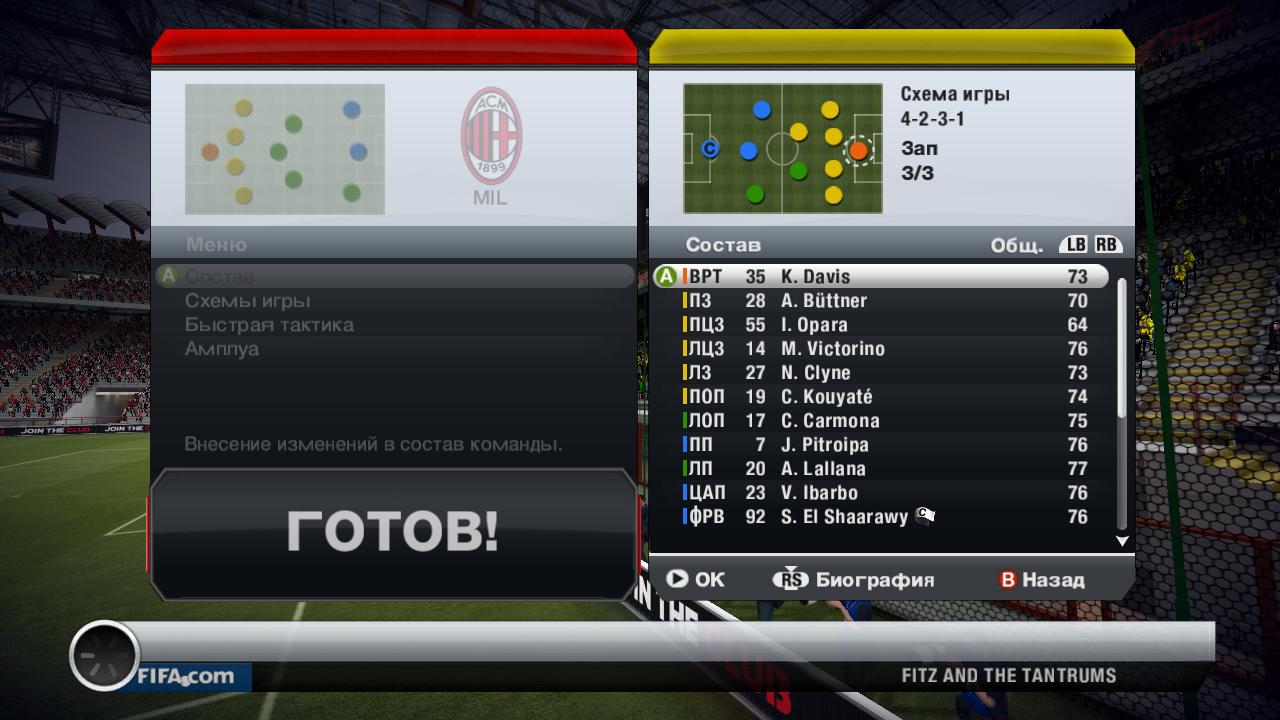Viewport: 1280px width, 720px height.
Task: Open the Схемы игры menu entry
Action: pos(248,301)
